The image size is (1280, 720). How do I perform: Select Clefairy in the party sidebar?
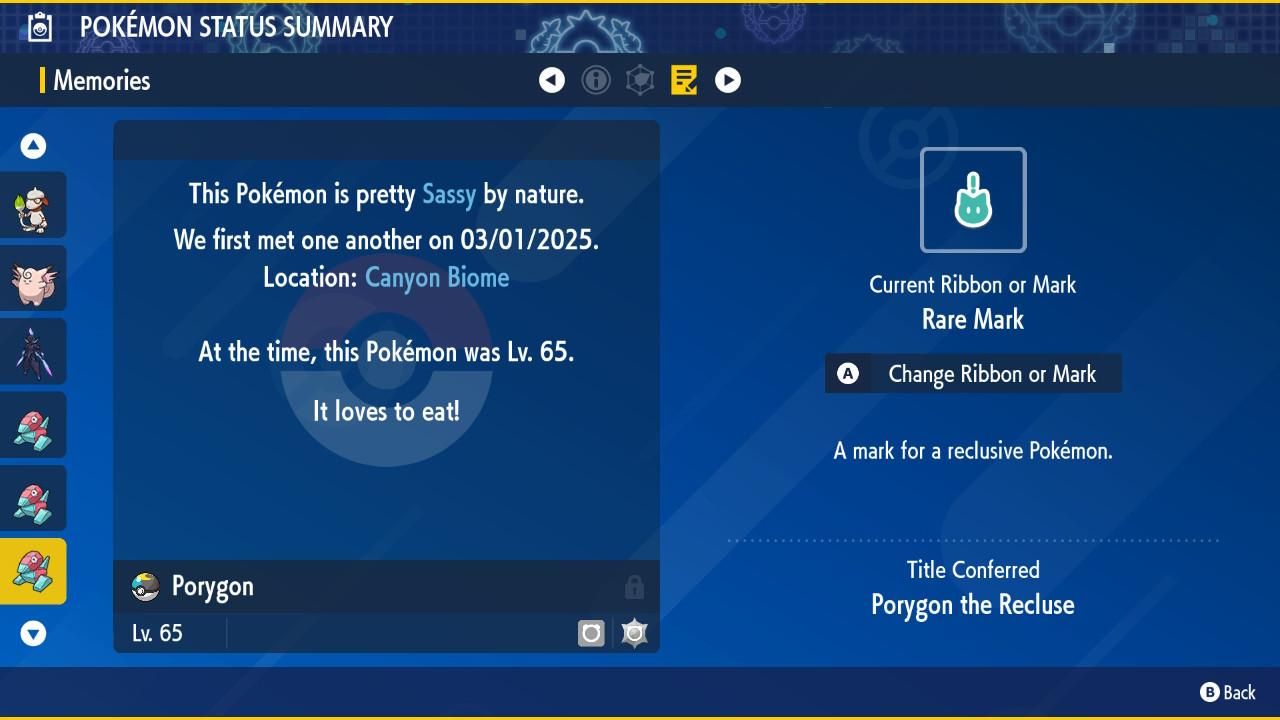tap(33, 278)
